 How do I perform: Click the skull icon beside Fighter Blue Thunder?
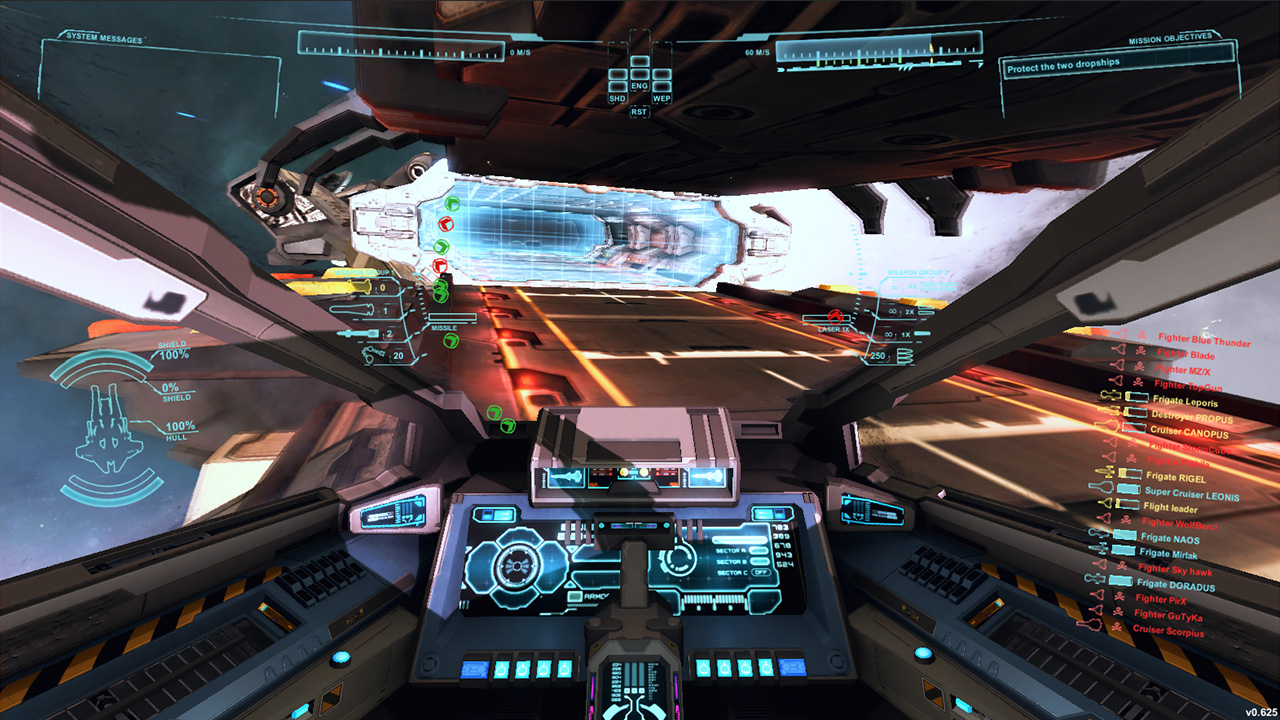1142,334
